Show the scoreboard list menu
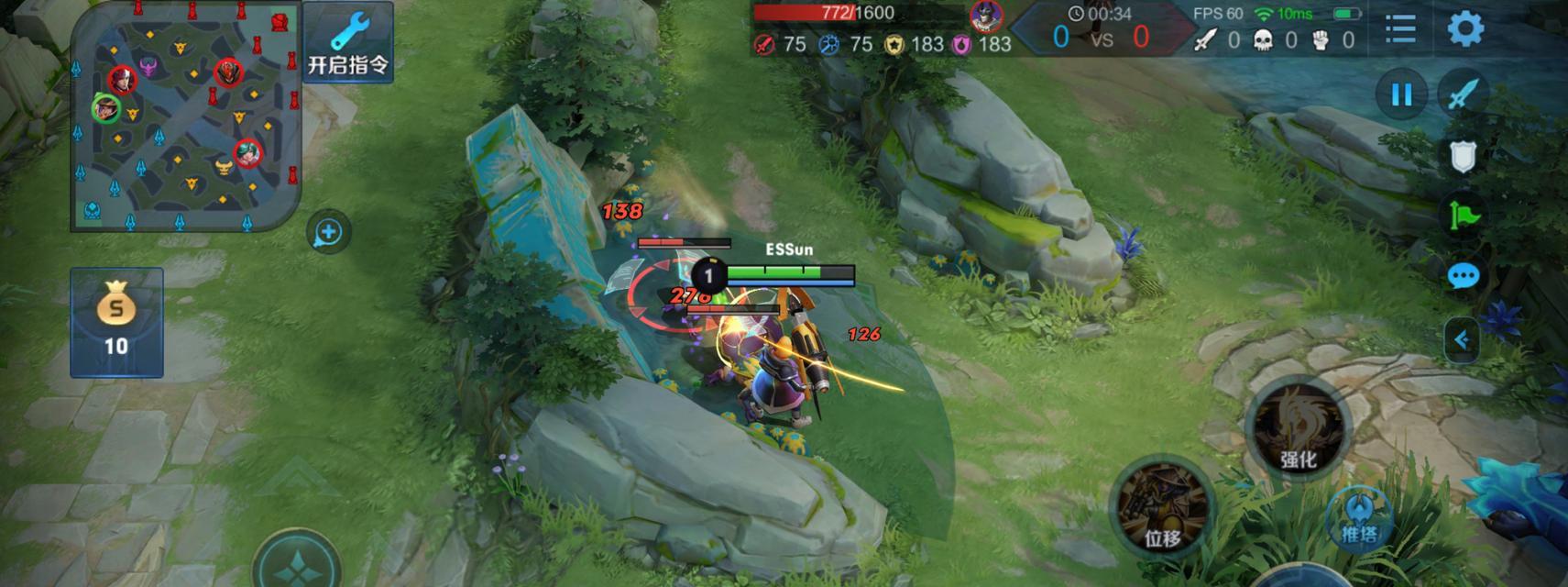This screenshot has width=1568, height=587. 1400,28
